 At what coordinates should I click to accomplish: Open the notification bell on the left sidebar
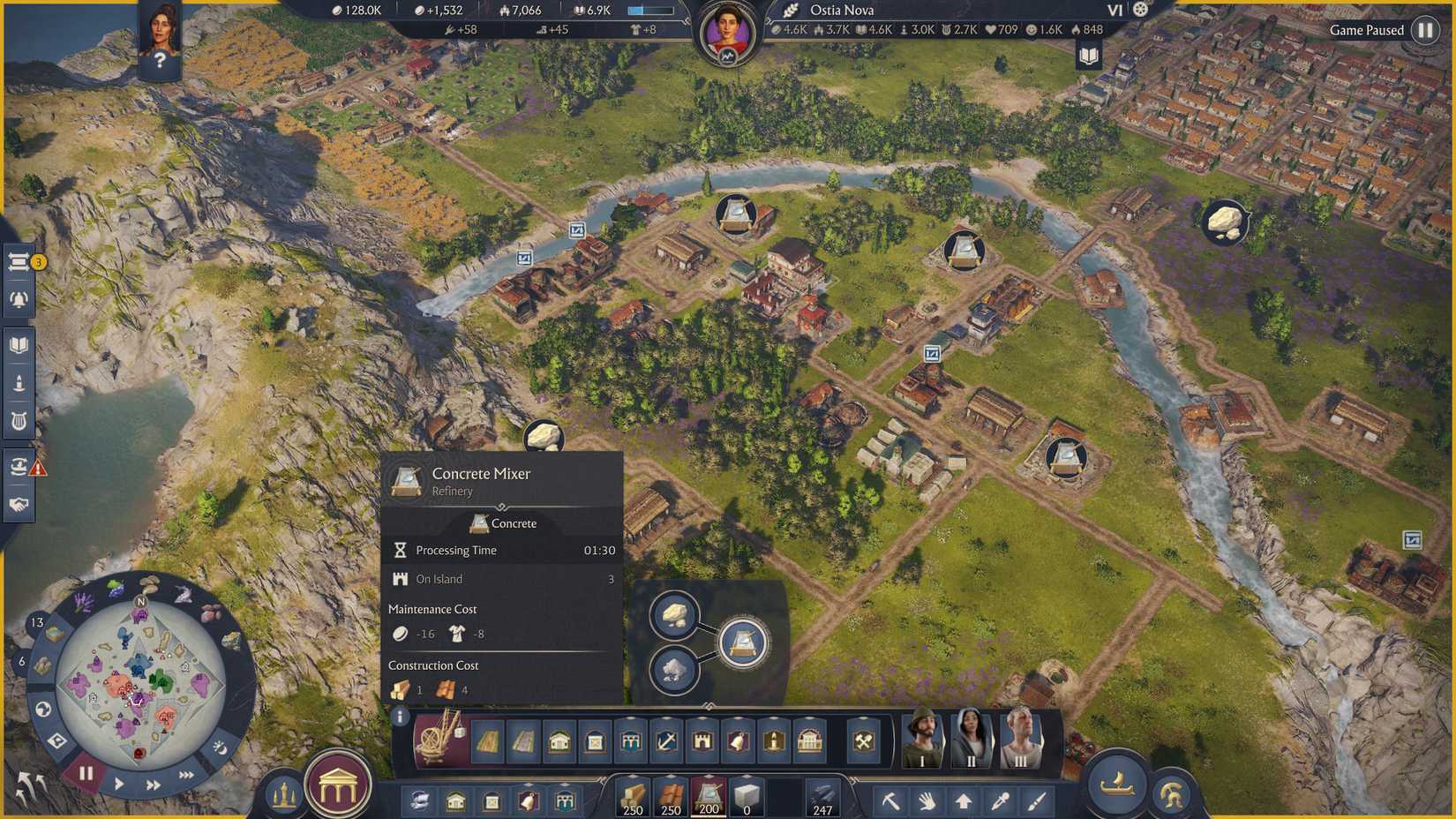click(x=19, y=298)
